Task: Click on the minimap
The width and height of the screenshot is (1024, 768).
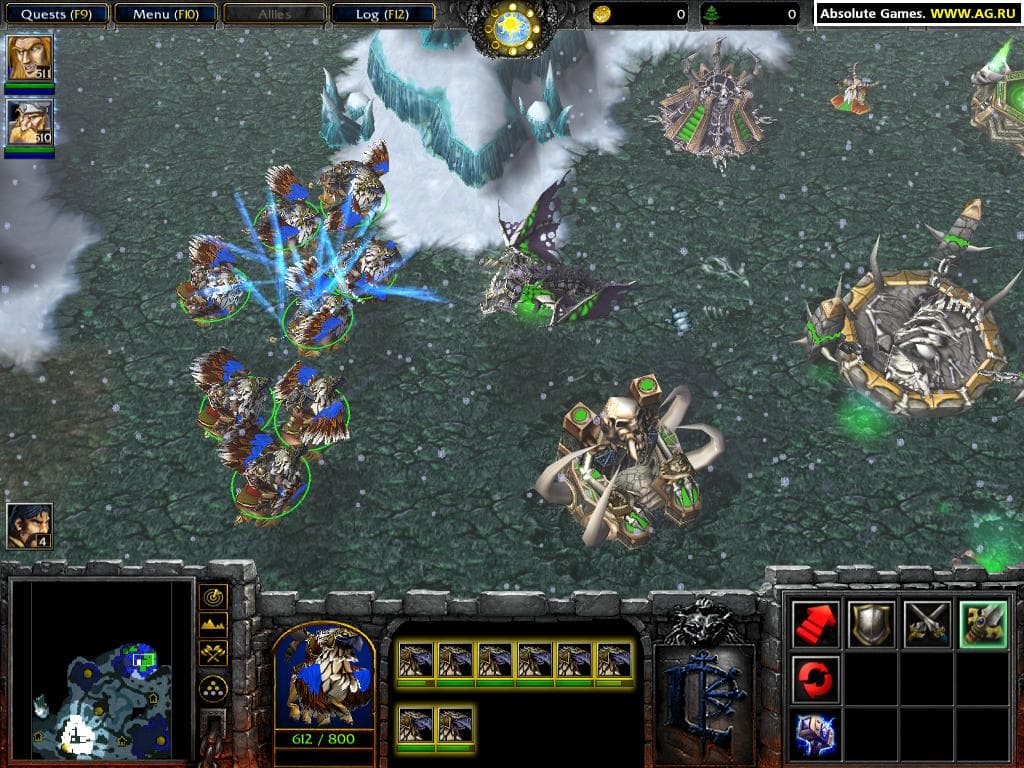Action: tap(100, 668)
